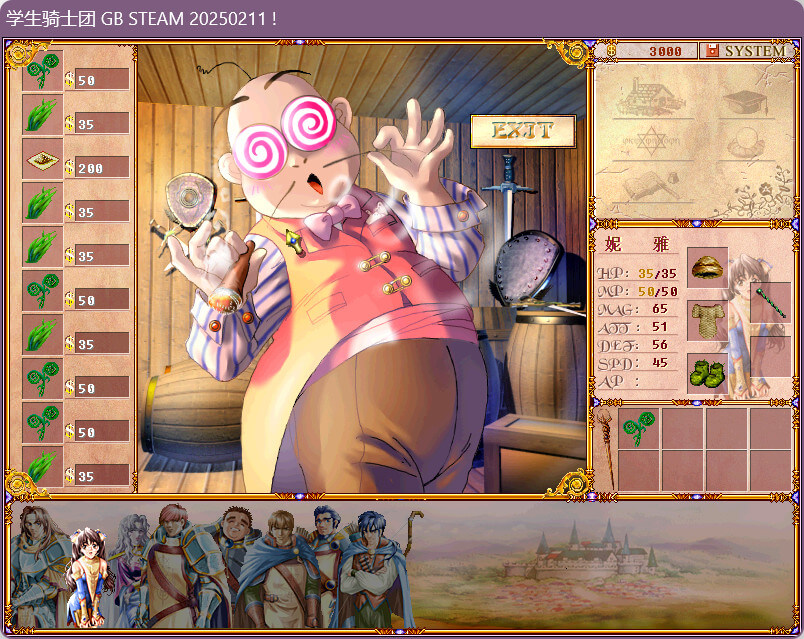Viewport: 804px width, 639px height.
Task: Choose the purple-haired robed party member
Action: (129, 550)
